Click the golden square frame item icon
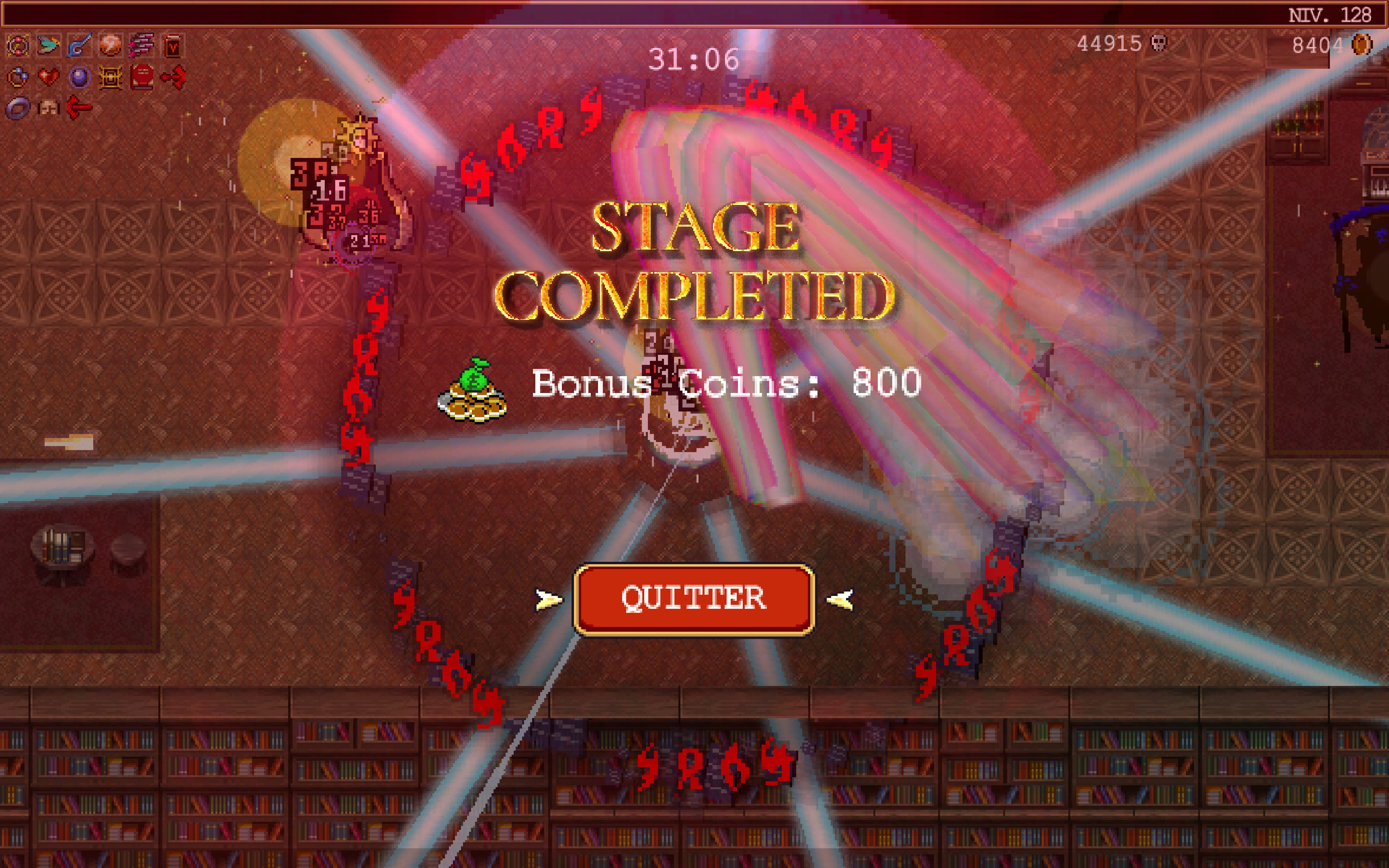1389x868 pixels. [x=110, y=77]
